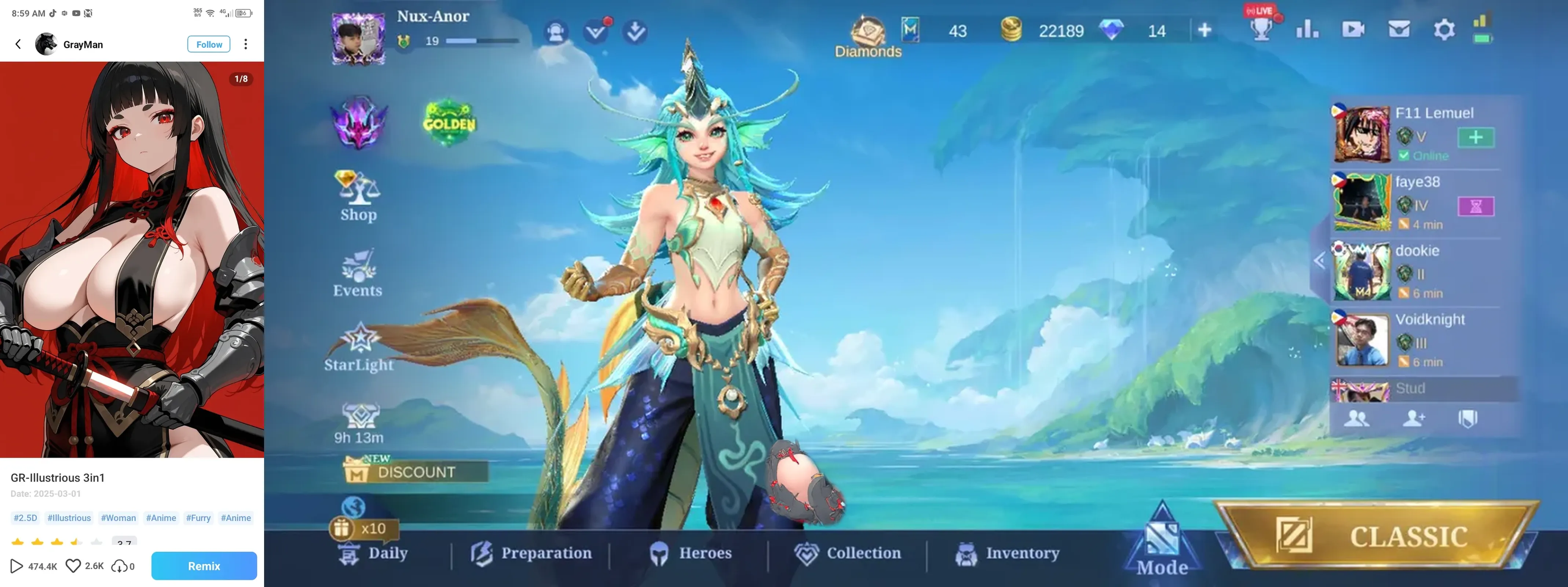Open the mail envelope
This screenshot has width=1568, height=587.
click(1399, 30)
